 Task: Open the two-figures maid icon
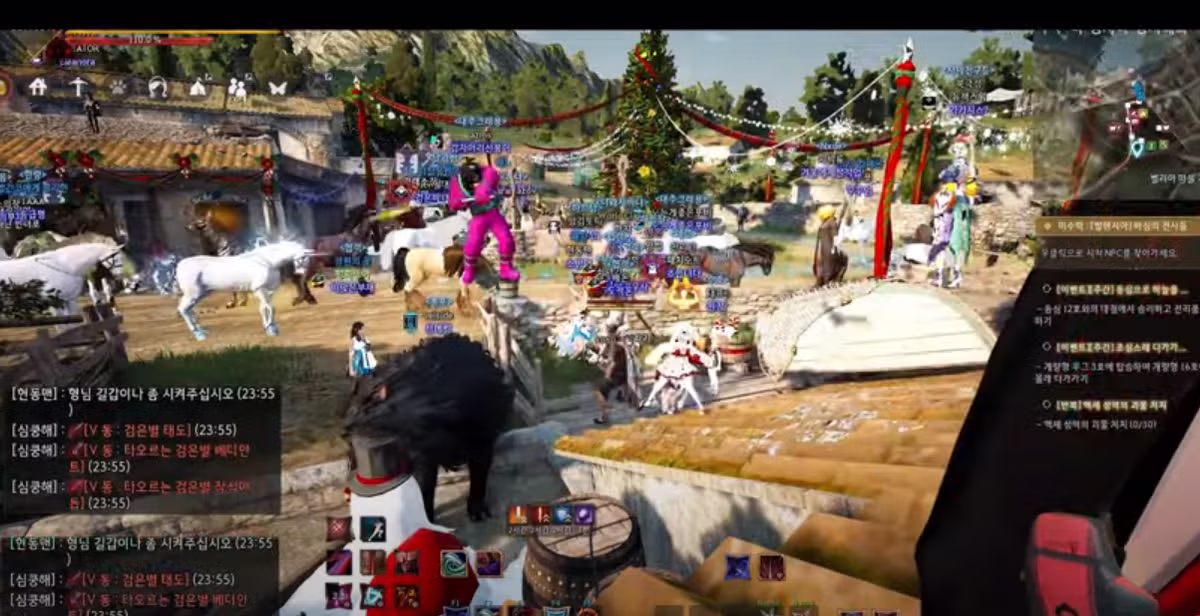(x=238, y=88)
